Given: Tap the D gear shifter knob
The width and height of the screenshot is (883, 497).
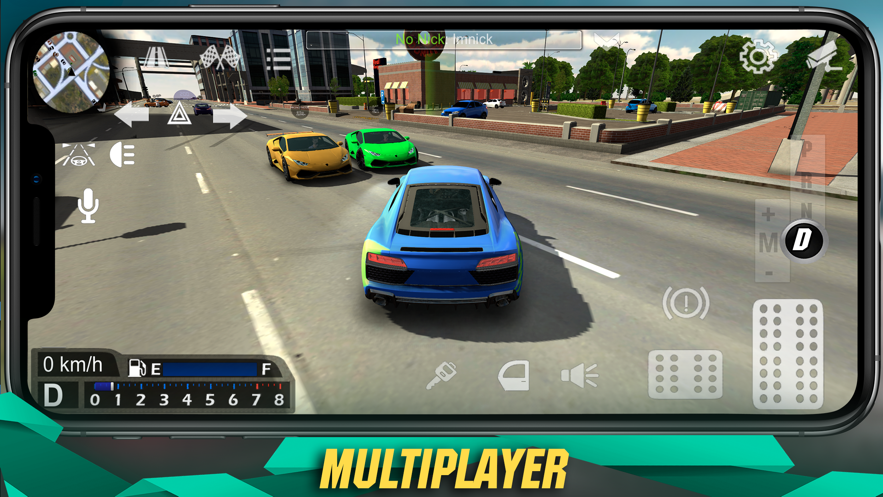Looking at the screenshot, I should pos(804,239).
